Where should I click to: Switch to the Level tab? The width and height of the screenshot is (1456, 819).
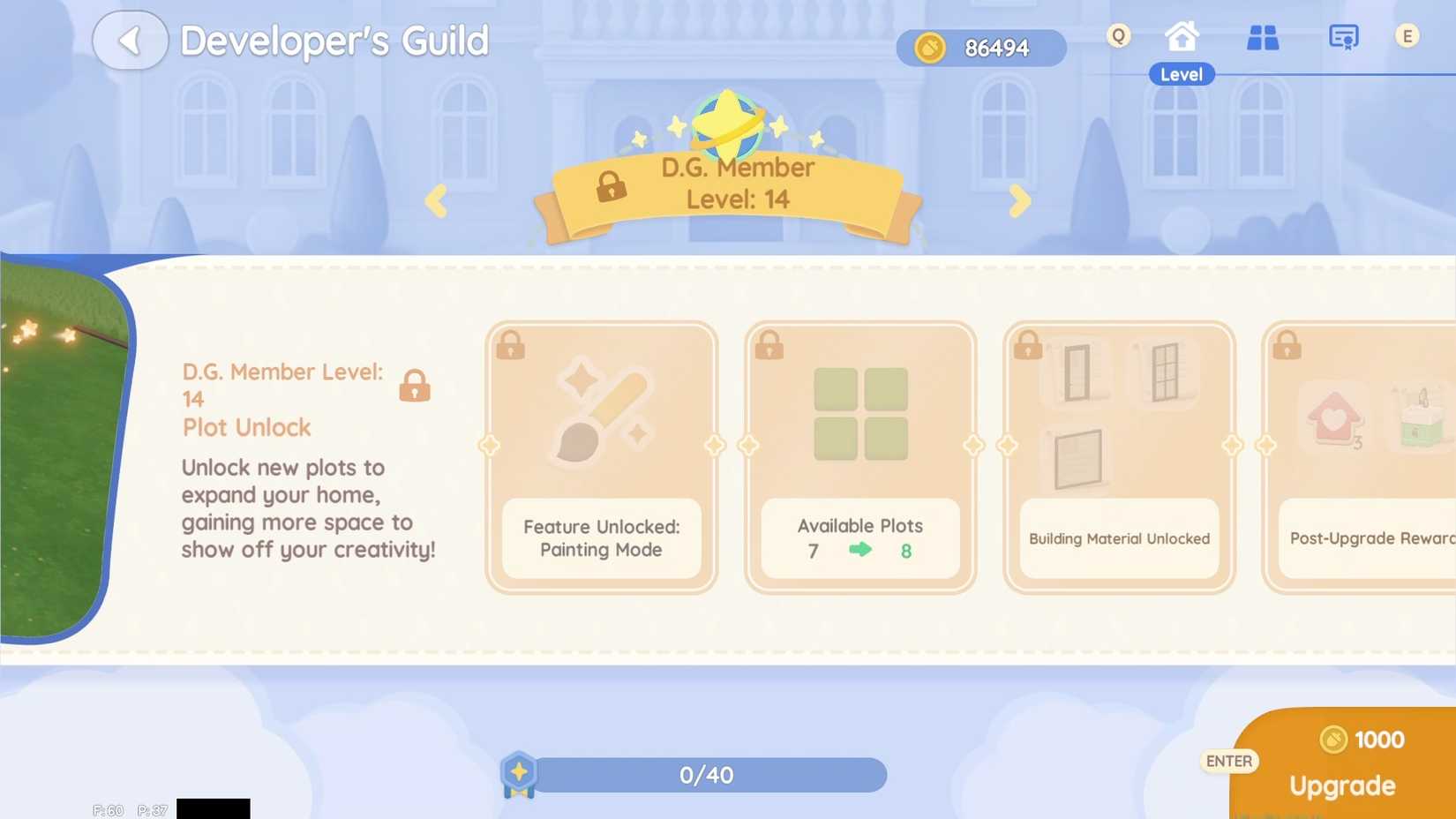click(1181, 74)
